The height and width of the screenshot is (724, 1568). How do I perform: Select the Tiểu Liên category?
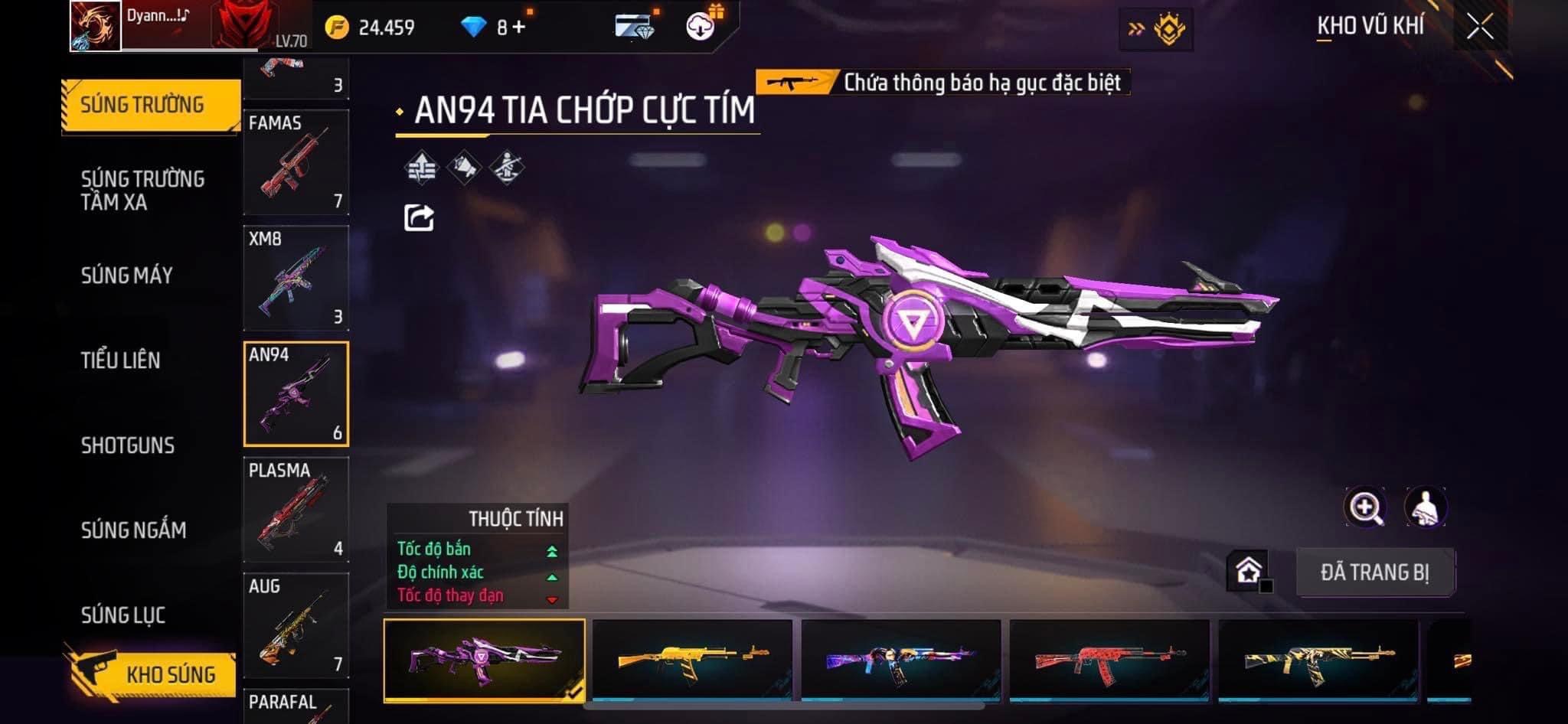pos(121,360)
